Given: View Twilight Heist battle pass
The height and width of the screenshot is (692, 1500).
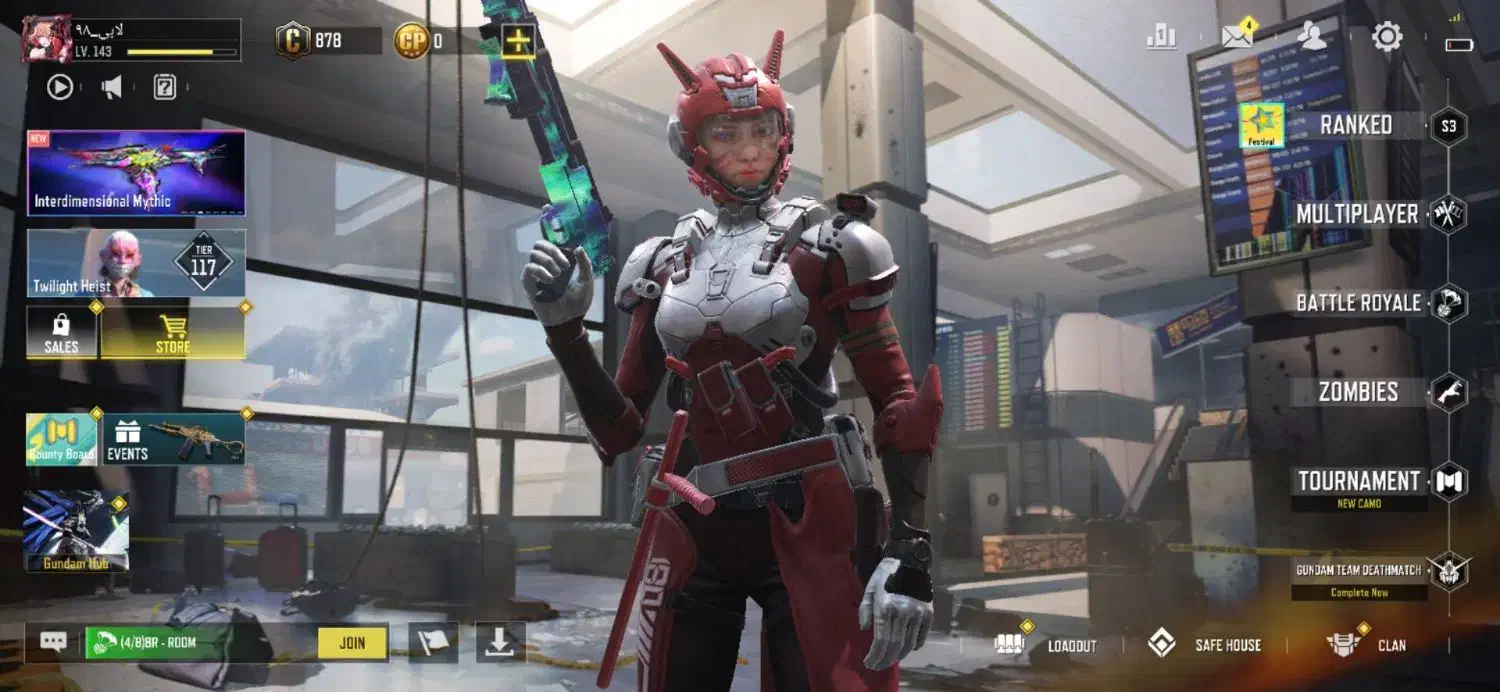Looking at the screenshot, I should 136,263.
